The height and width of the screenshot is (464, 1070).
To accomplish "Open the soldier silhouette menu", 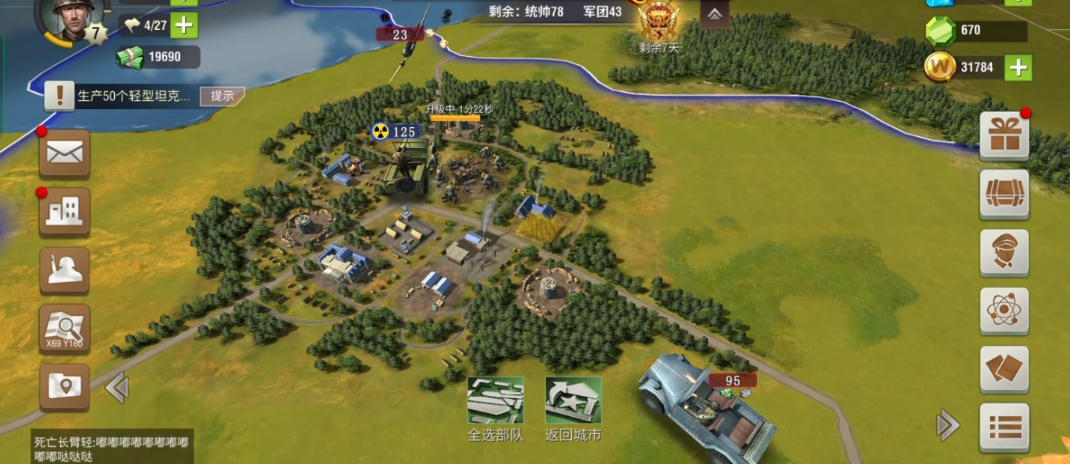I will (x=65, y=269).
